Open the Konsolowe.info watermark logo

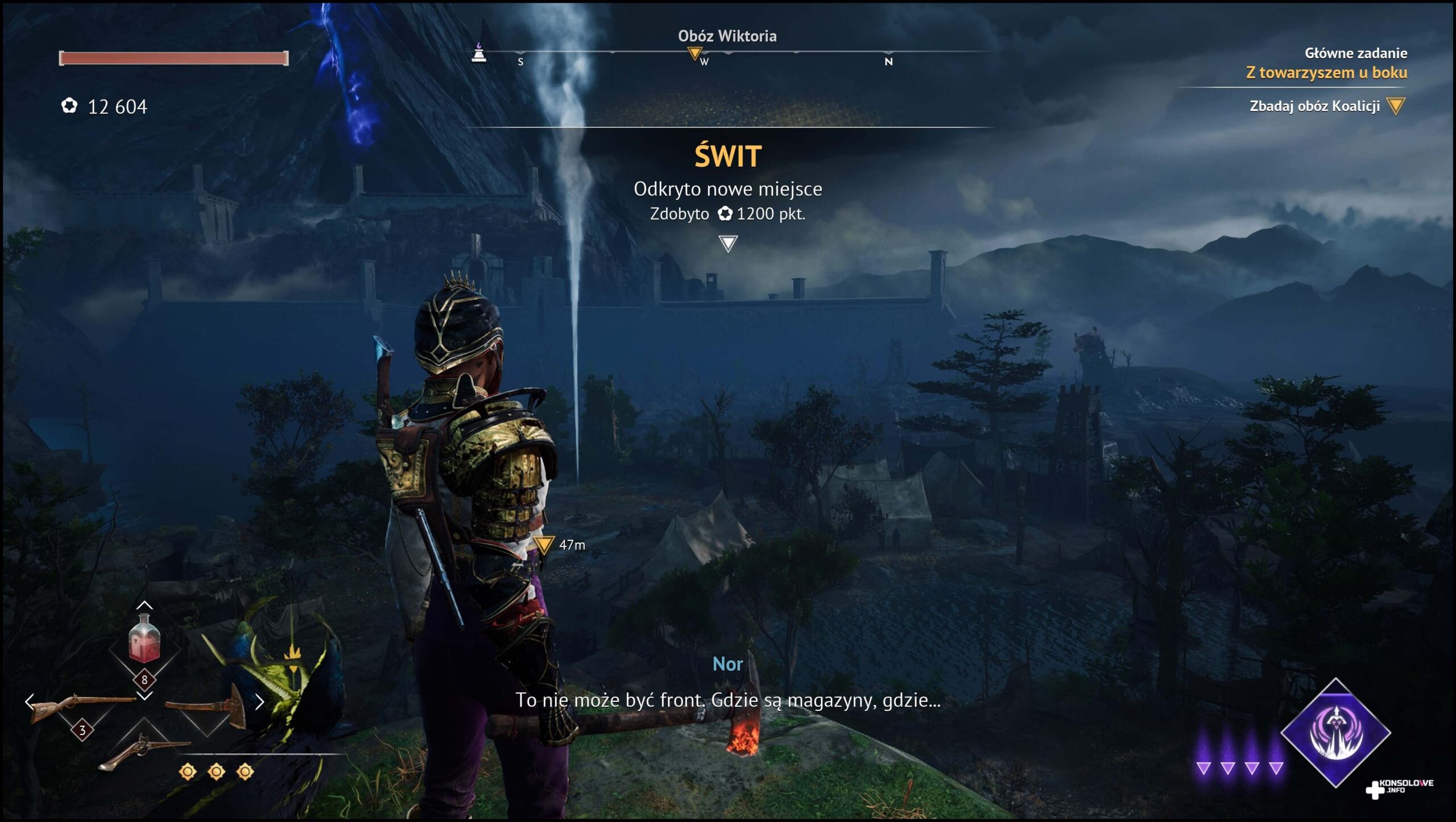[x=1399, y=787]
